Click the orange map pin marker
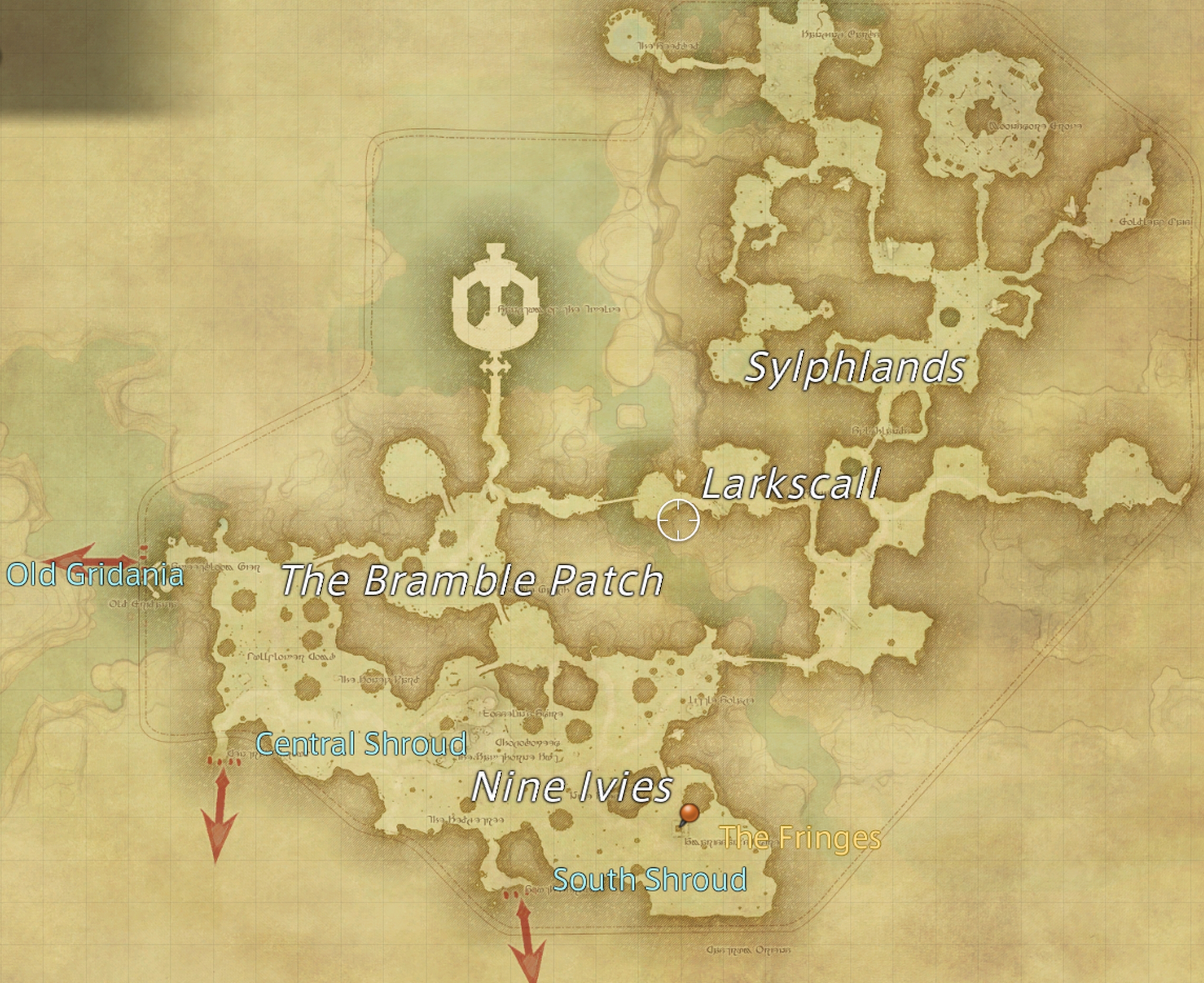 (x=689, y=814)
